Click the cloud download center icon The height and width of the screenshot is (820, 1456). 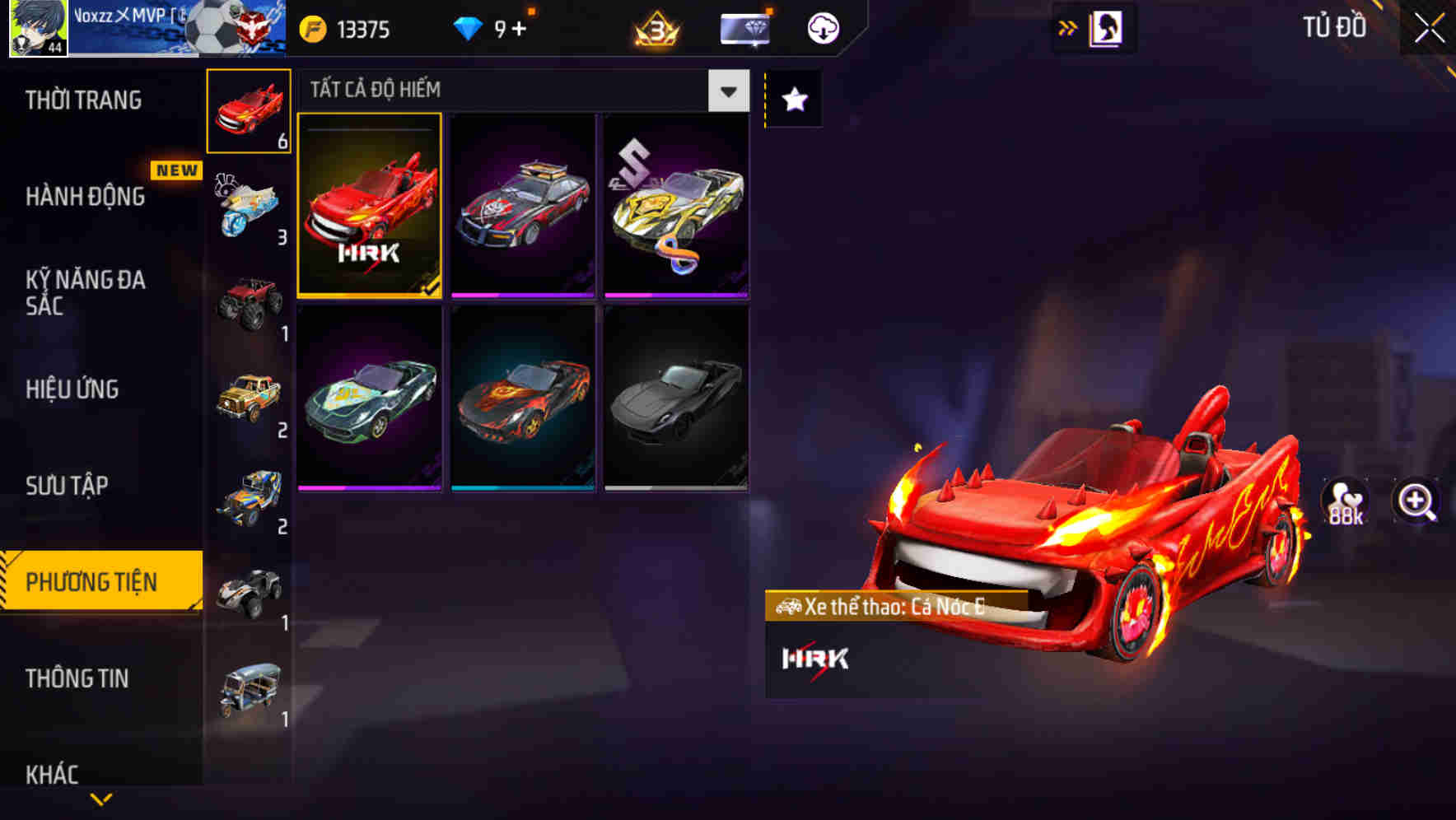[822, 27]
